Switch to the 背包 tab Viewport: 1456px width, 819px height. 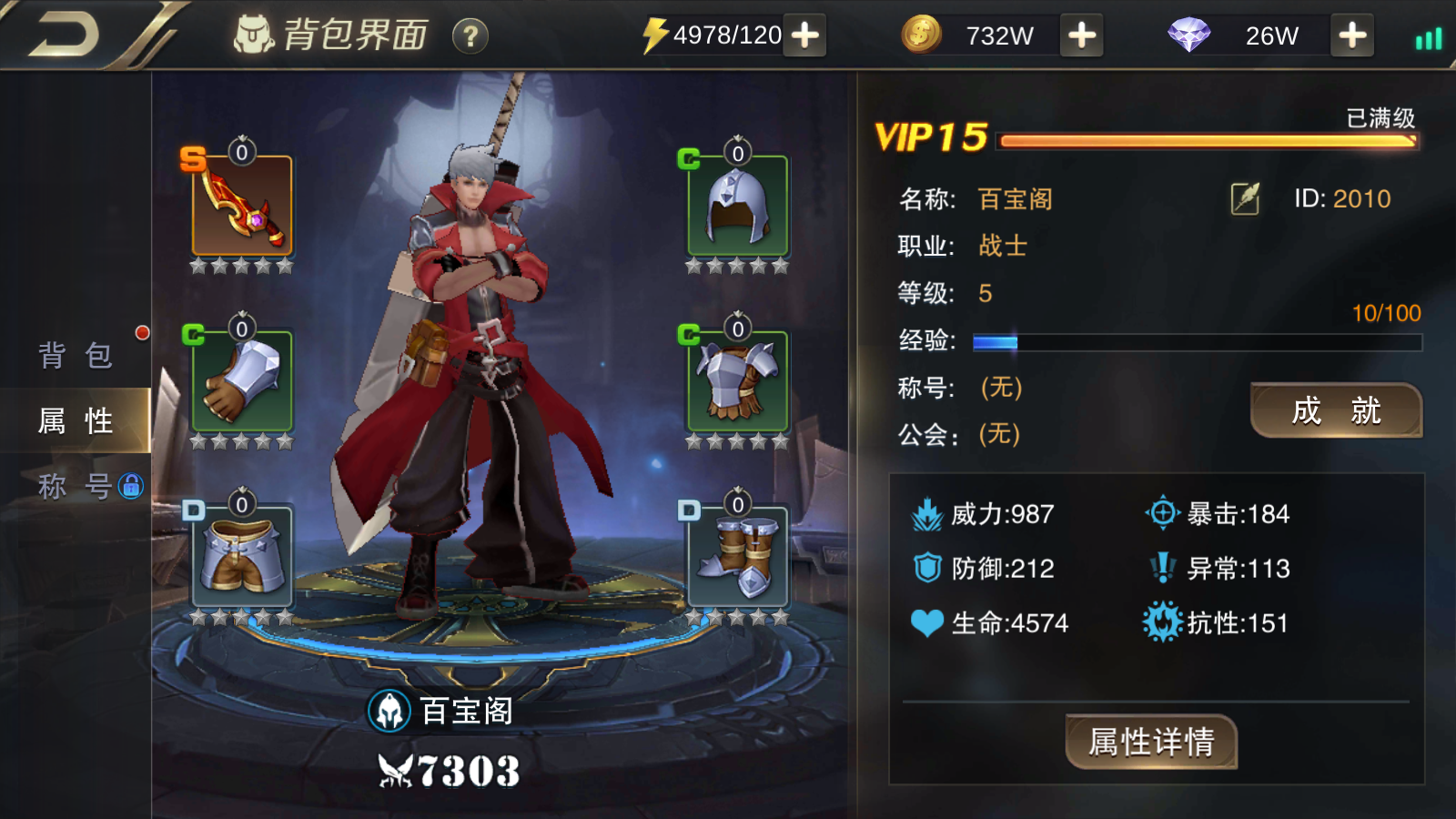[x=76, y=355]
